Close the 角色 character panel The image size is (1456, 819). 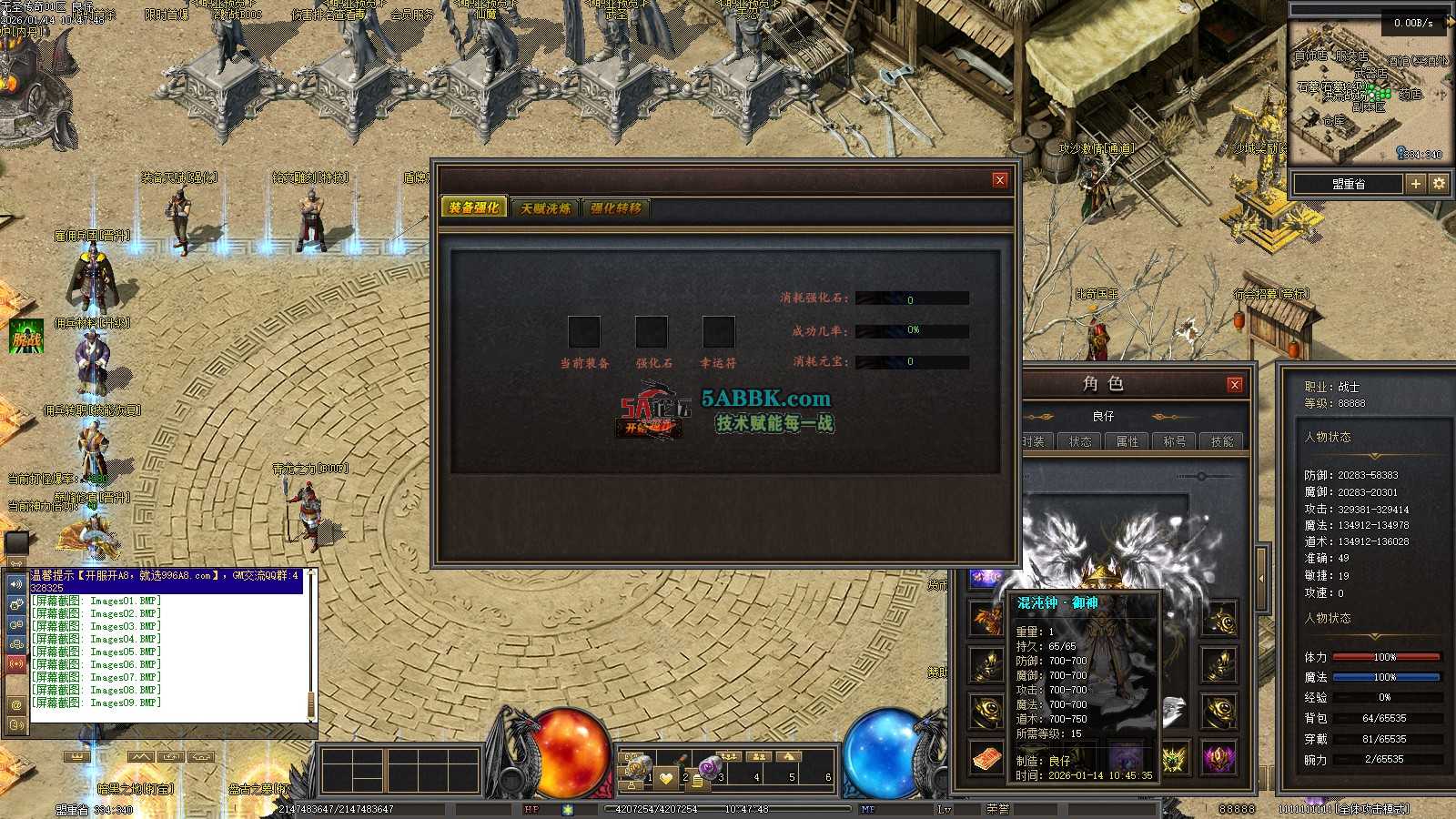(1235, 384)
